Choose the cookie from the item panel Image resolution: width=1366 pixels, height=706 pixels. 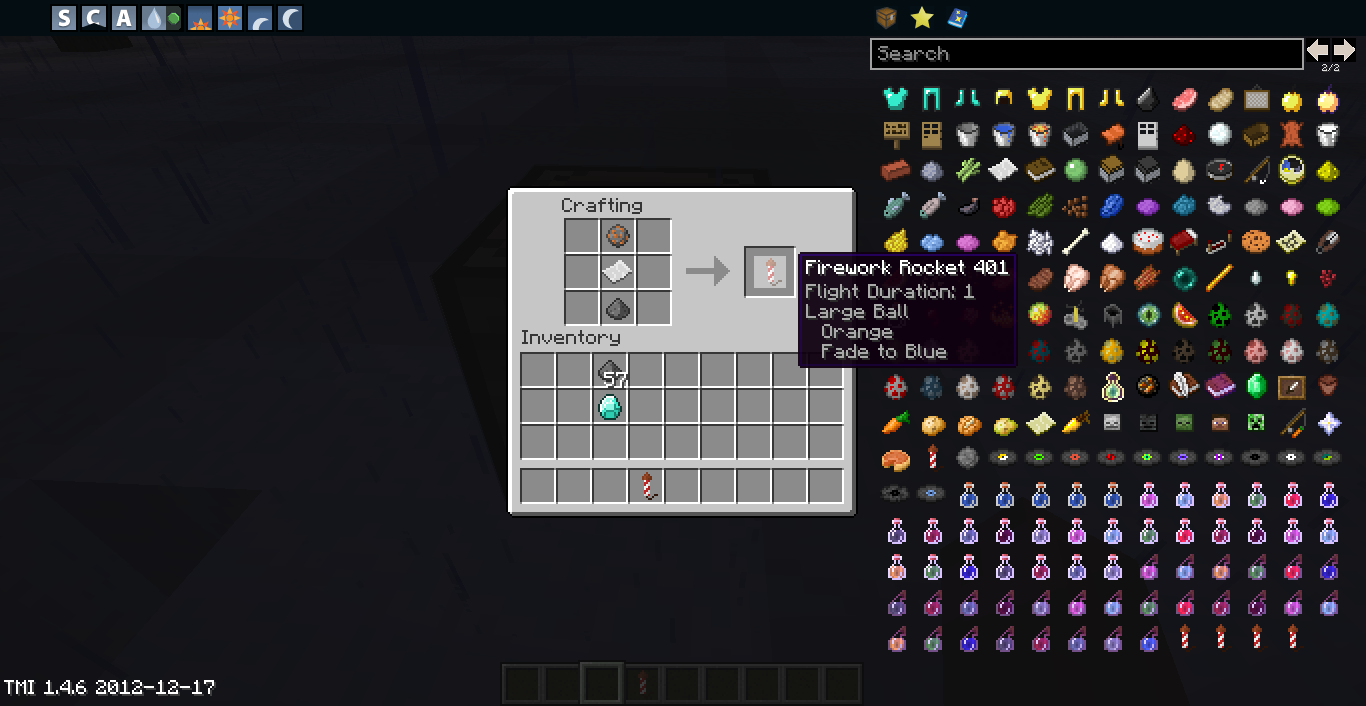point(1256,241)
